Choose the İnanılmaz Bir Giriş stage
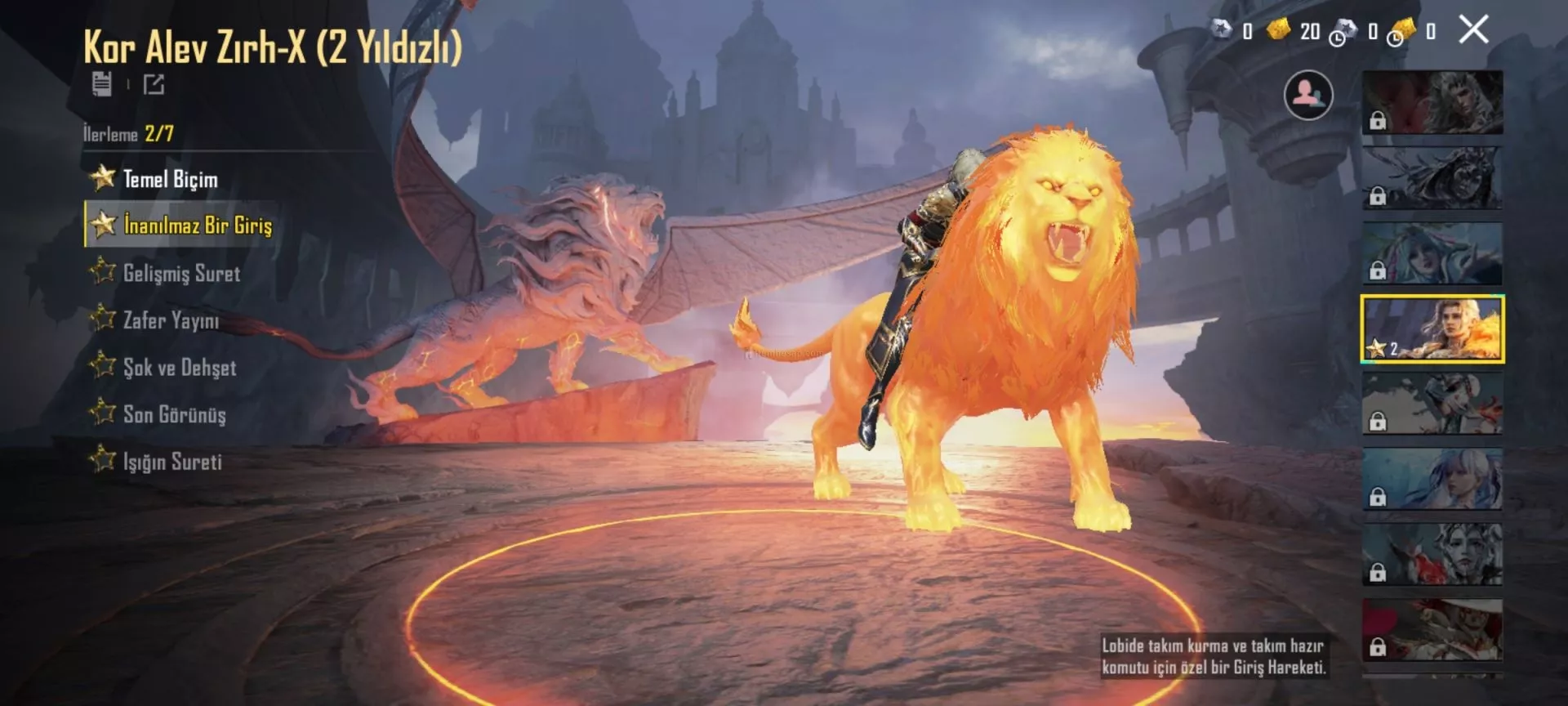 [x=197, y=225]
